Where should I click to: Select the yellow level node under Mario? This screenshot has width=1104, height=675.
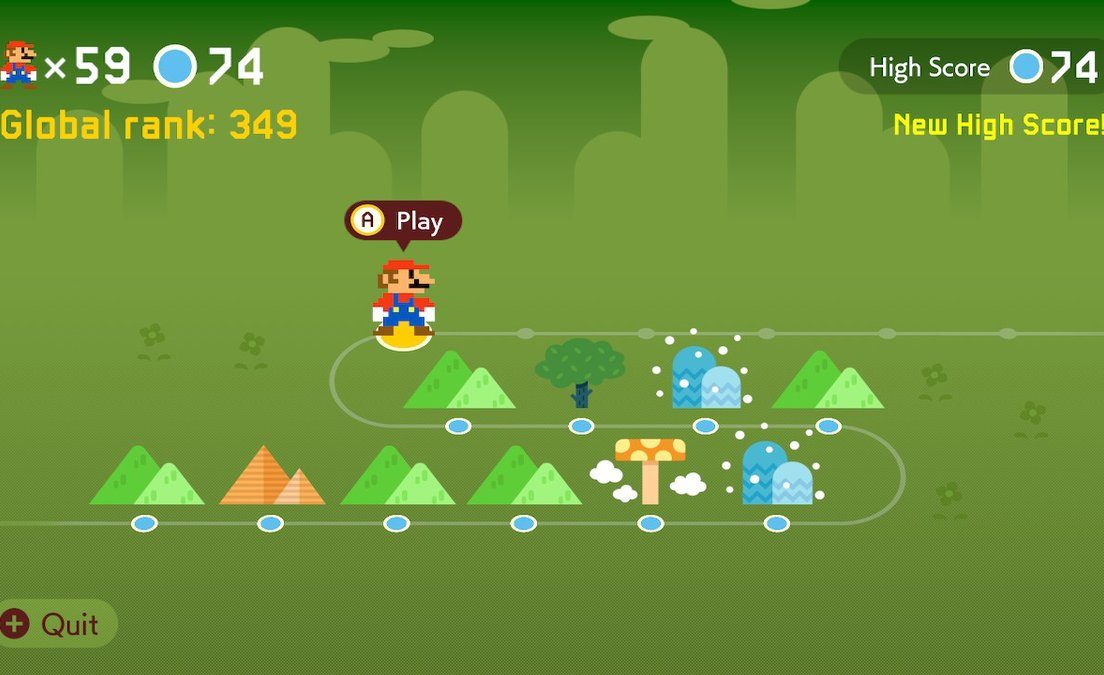pyautogui.click(x=404, y=338)
